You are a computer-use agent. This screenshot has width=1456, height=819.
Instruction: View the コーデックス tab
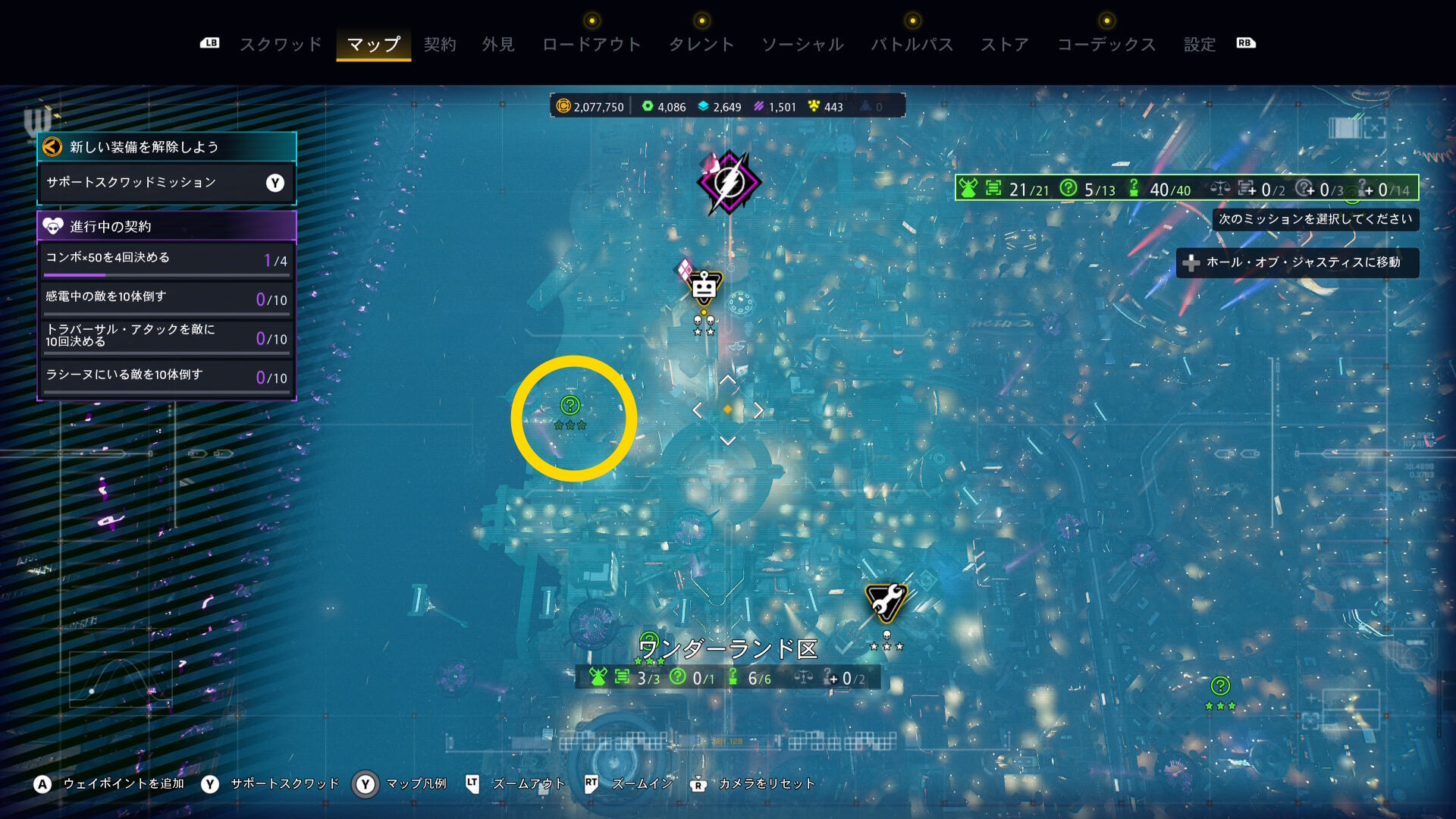tap(1106, 45)
